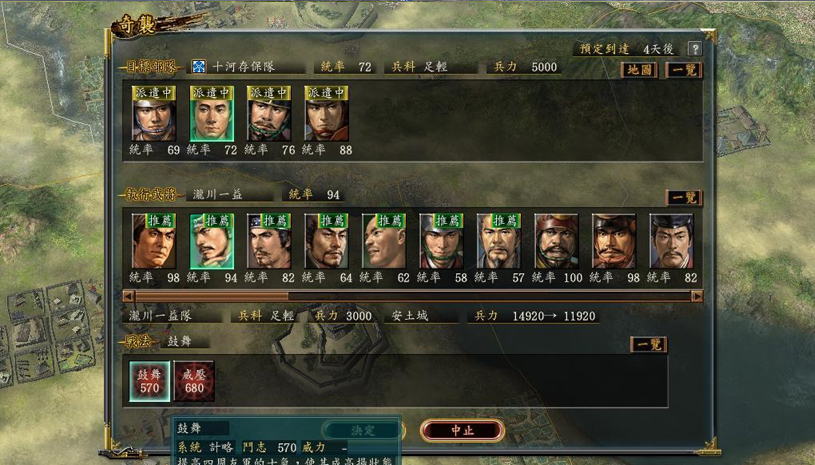Select target officer with 統率 72
Viewport: 815px width, 465px height.
212,113
